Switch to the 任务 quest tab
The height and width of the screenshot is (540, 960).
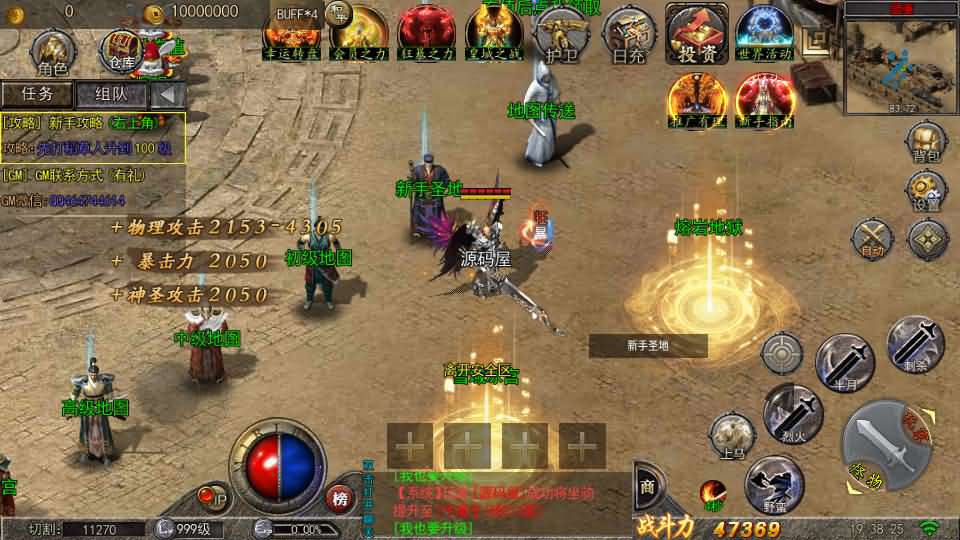click(x=37, y=95)
